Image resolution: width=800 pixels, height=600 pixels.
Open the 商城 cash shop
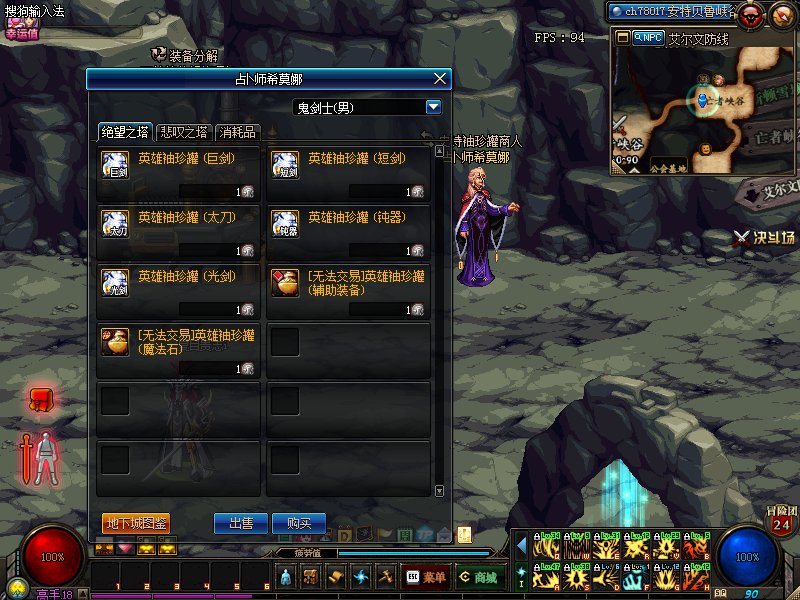point(478,577)
